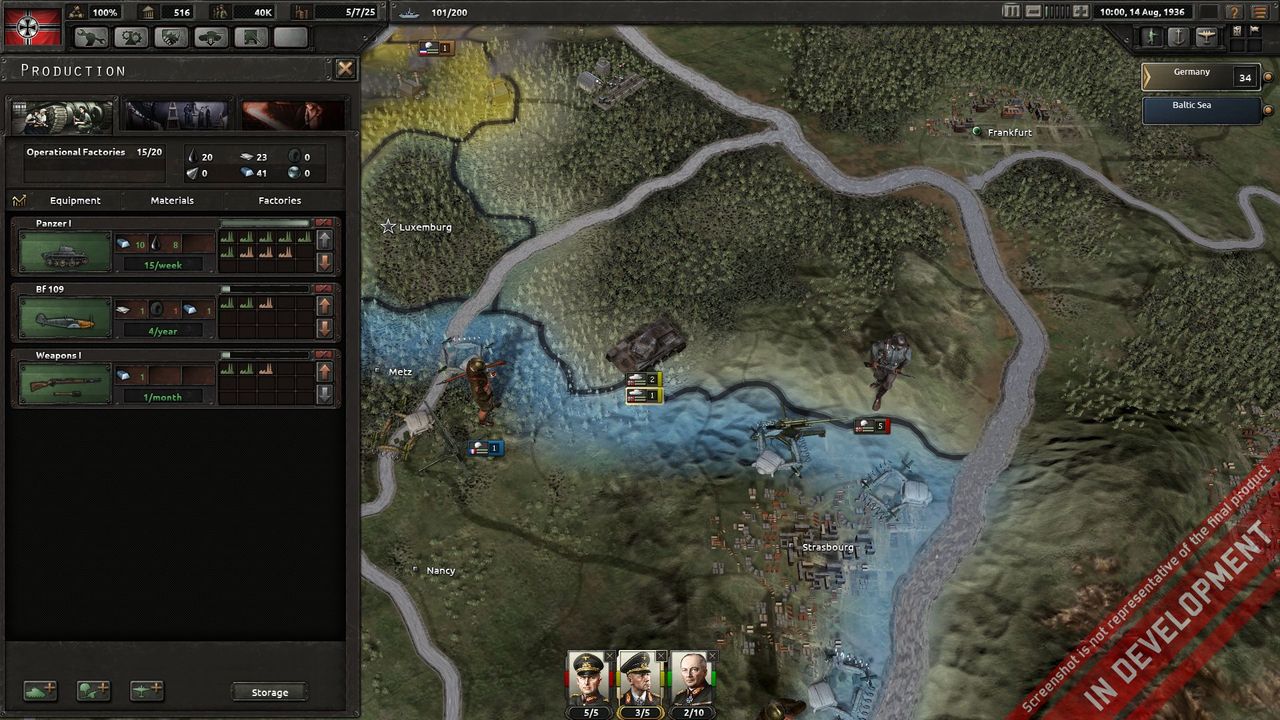Select the Panzer I production line
The width and height of the screenshot is (1280, 720).
tap(65, 251)
